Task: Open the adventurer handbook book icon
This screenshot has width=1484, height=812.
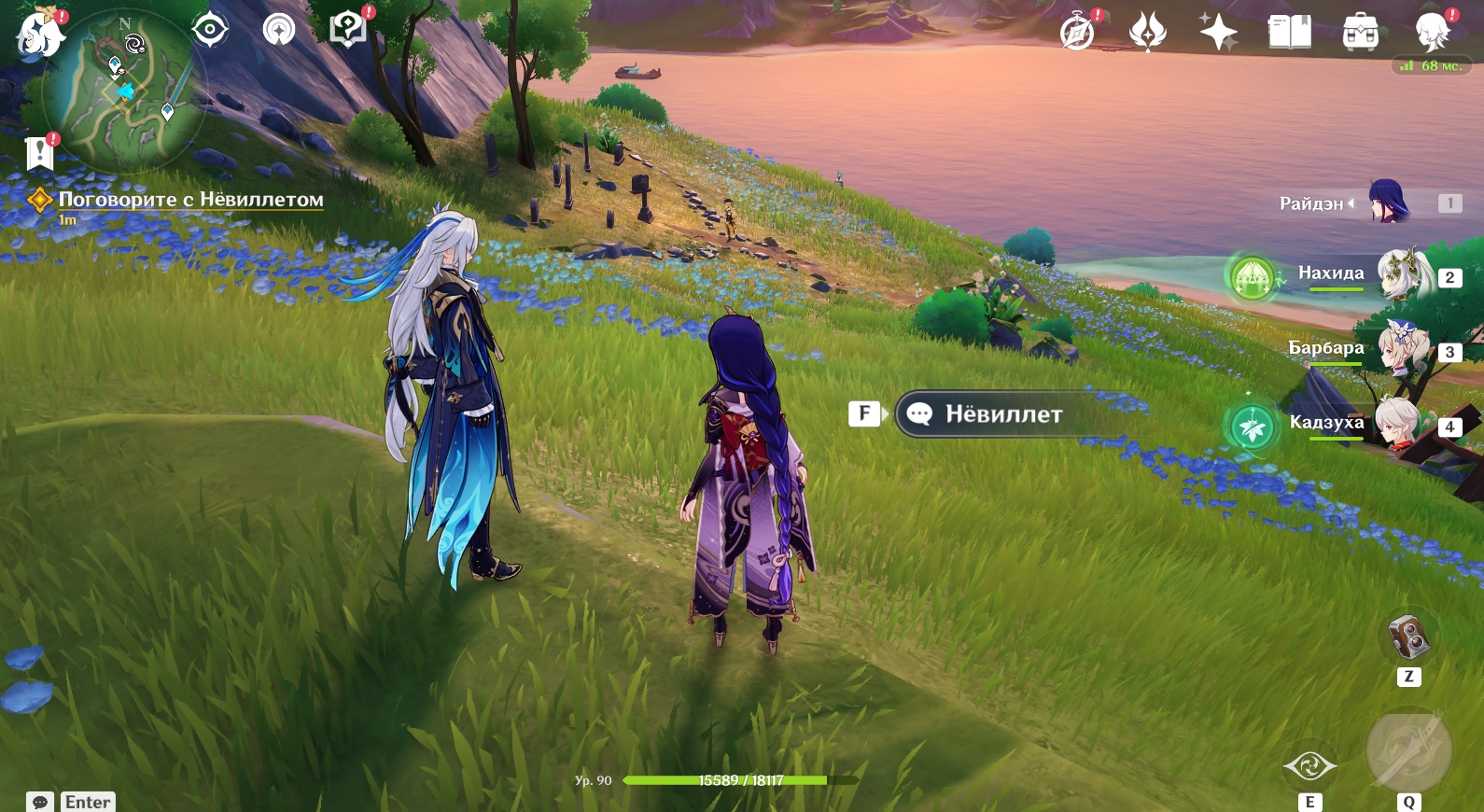Action: [x=1289, y=33]
